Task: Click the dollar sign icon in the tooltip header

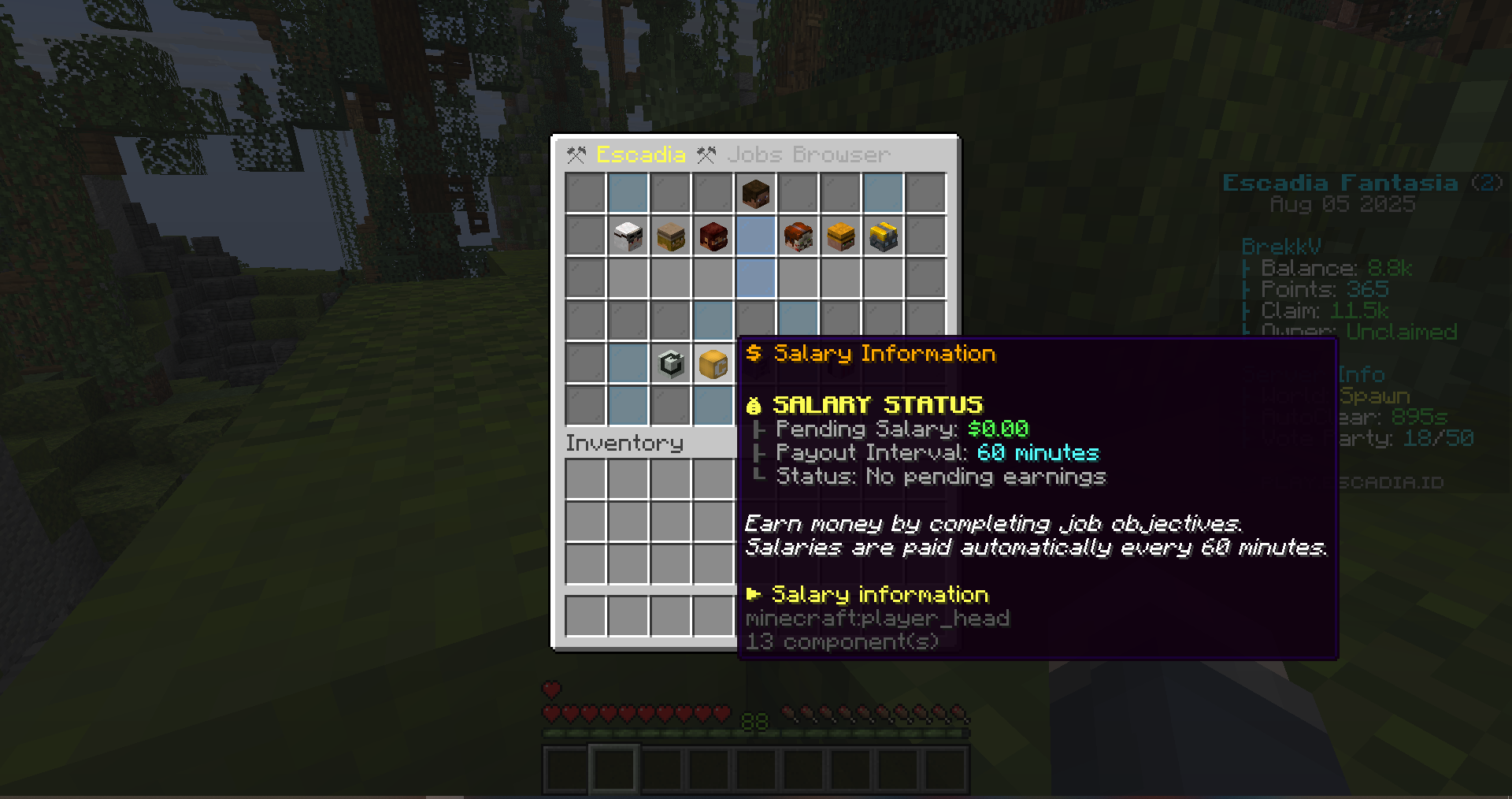Action: 755,354
